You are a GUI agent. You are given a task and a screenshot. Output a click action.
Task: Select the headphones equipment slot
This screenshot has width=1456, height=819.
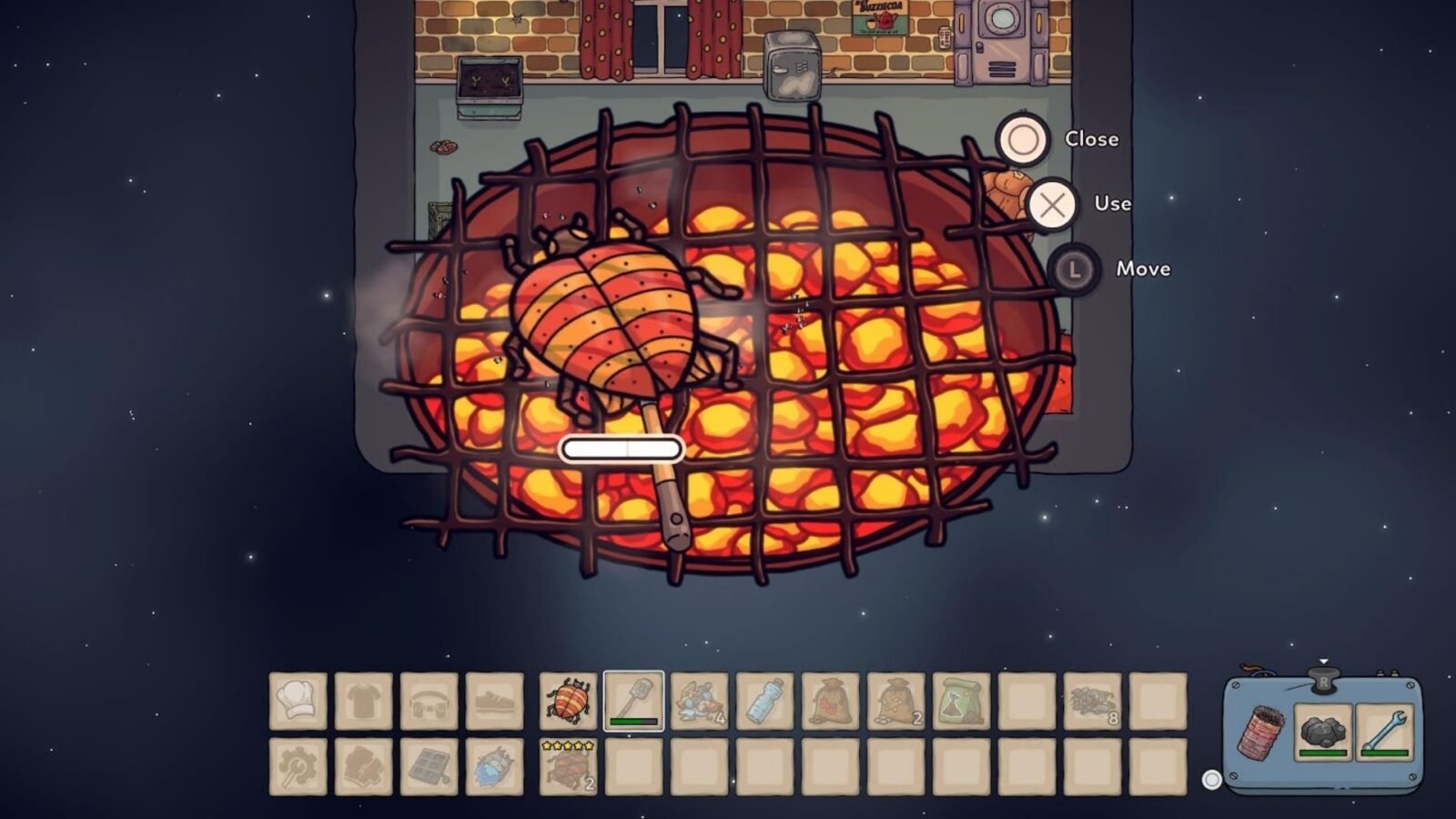click(x=430, y=702)
